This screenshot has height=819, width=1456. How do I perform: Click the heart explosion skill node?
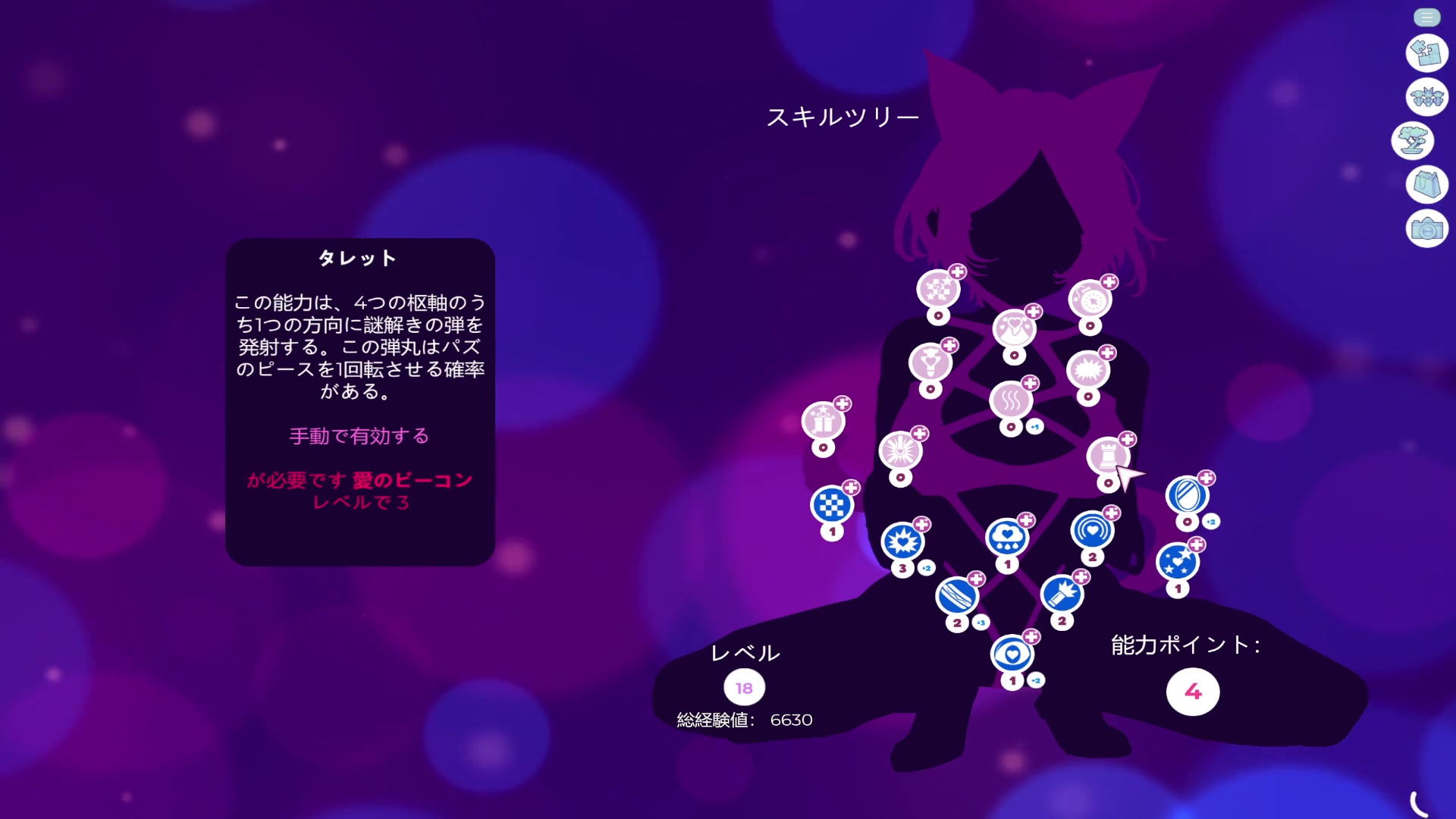pos(902,541)
